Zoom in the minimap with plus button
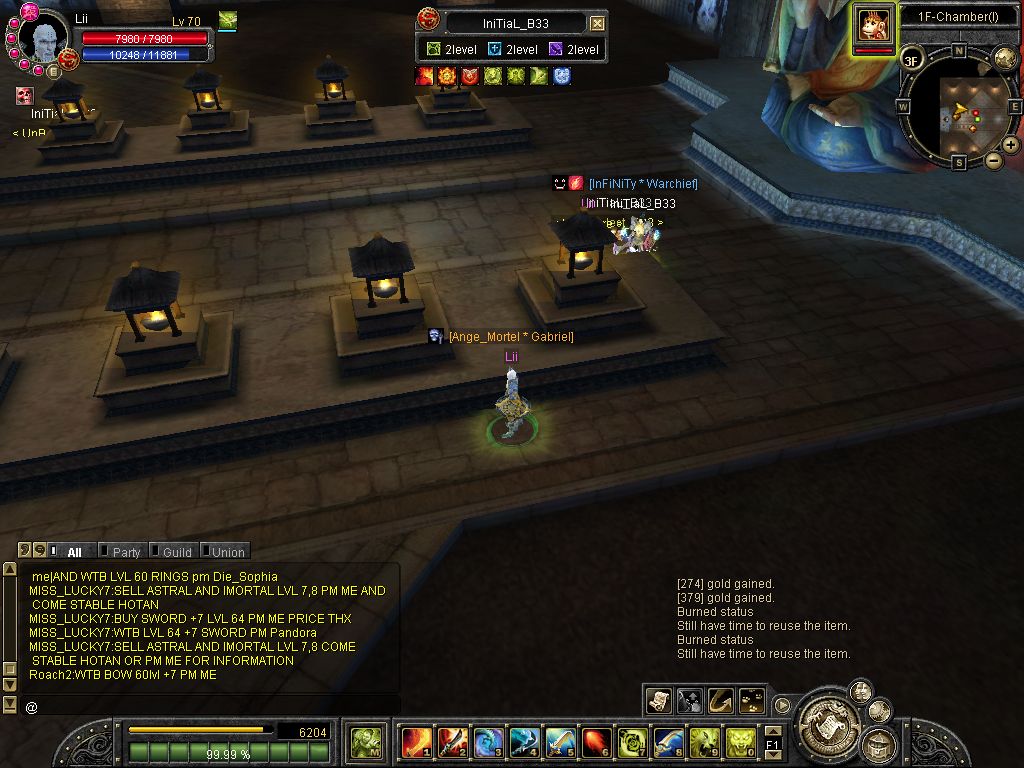 click(1011, 145)
